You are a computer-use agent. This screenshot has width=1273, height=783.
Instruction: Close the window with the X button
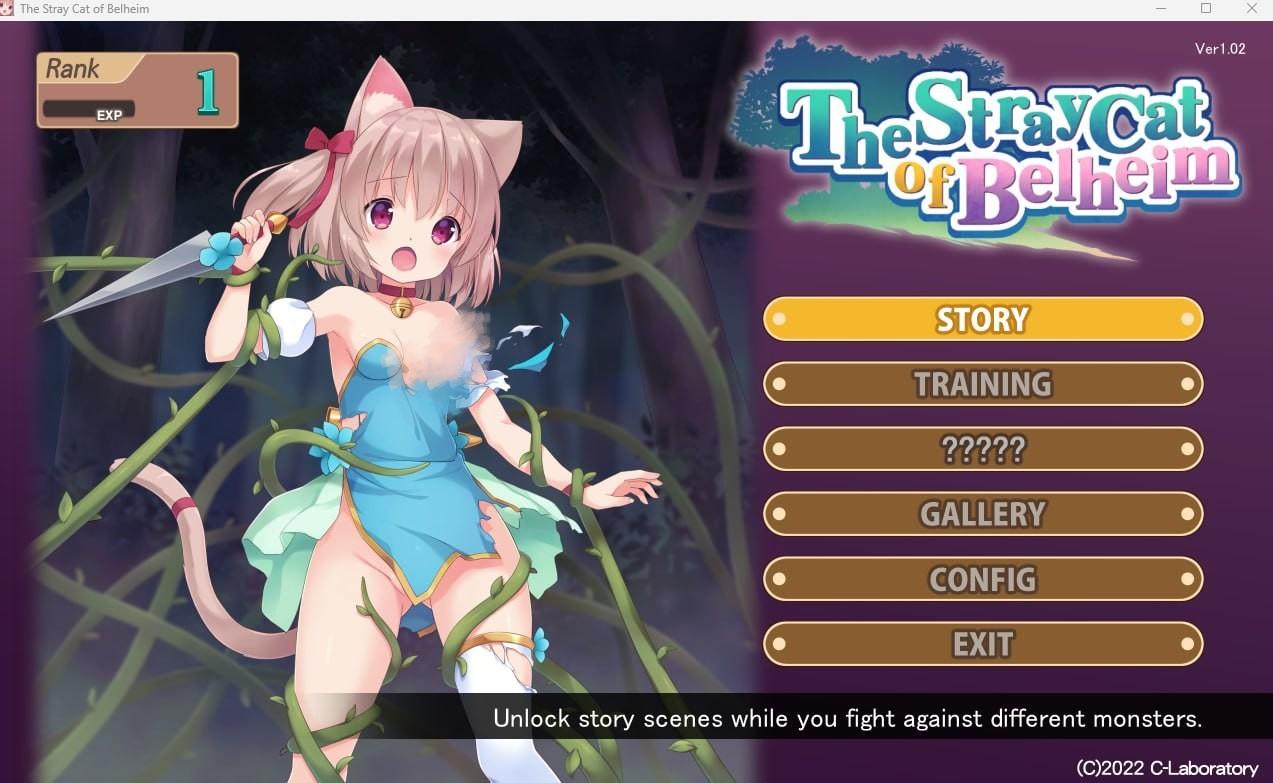1251,9
